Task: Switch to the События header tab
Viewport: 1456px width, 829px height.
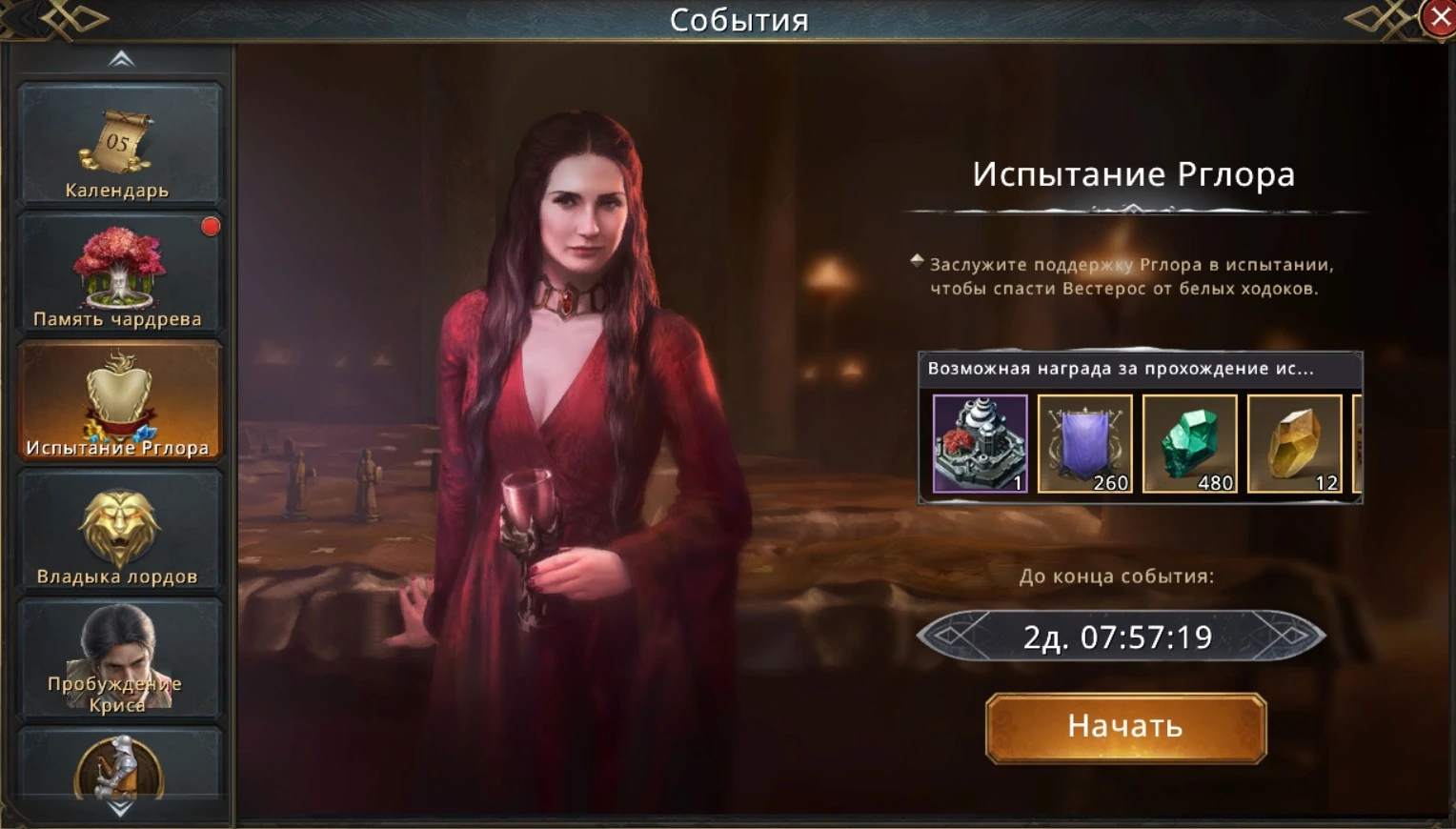Action: pos(739,19)
